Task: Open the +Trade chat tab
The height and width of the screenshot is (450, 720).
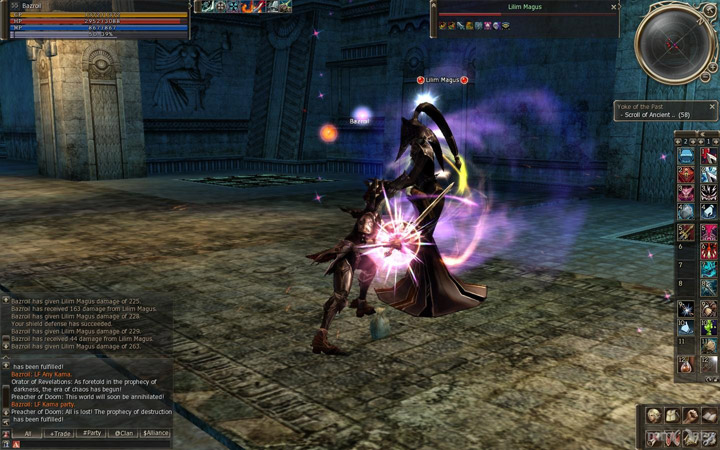Action: point(60,434)
